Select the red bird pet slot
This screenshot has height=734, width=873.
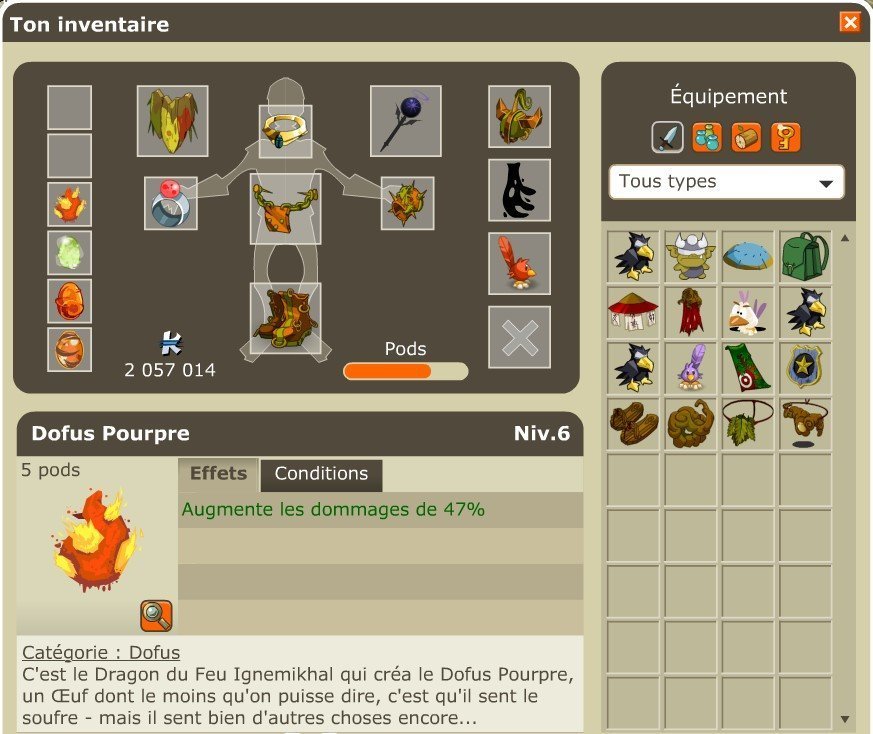(x=519, y=264)
